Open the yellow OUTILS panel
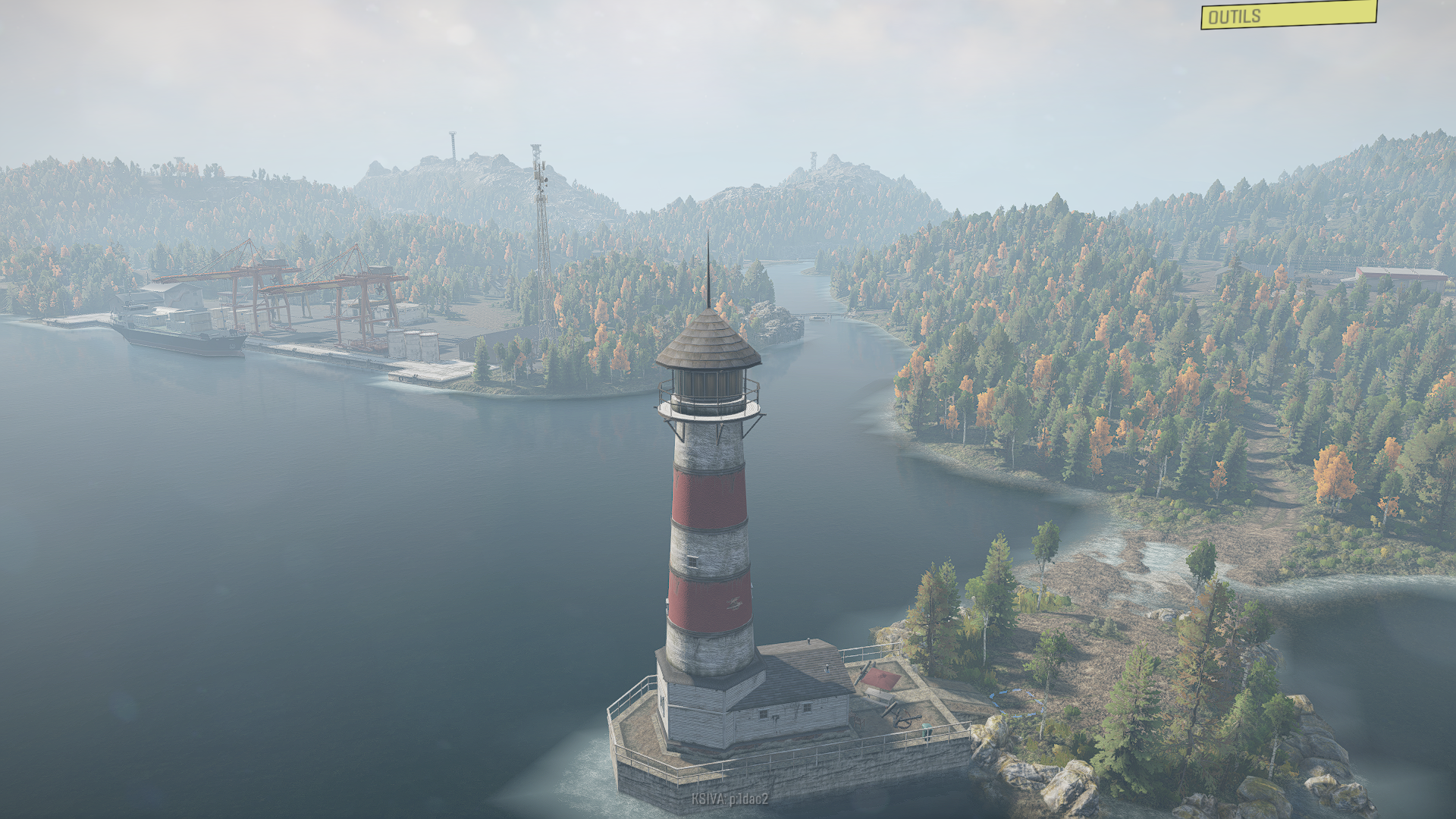Image resolution: width=1456 pixels, height=819 pixels. [x=1288, y=15]
